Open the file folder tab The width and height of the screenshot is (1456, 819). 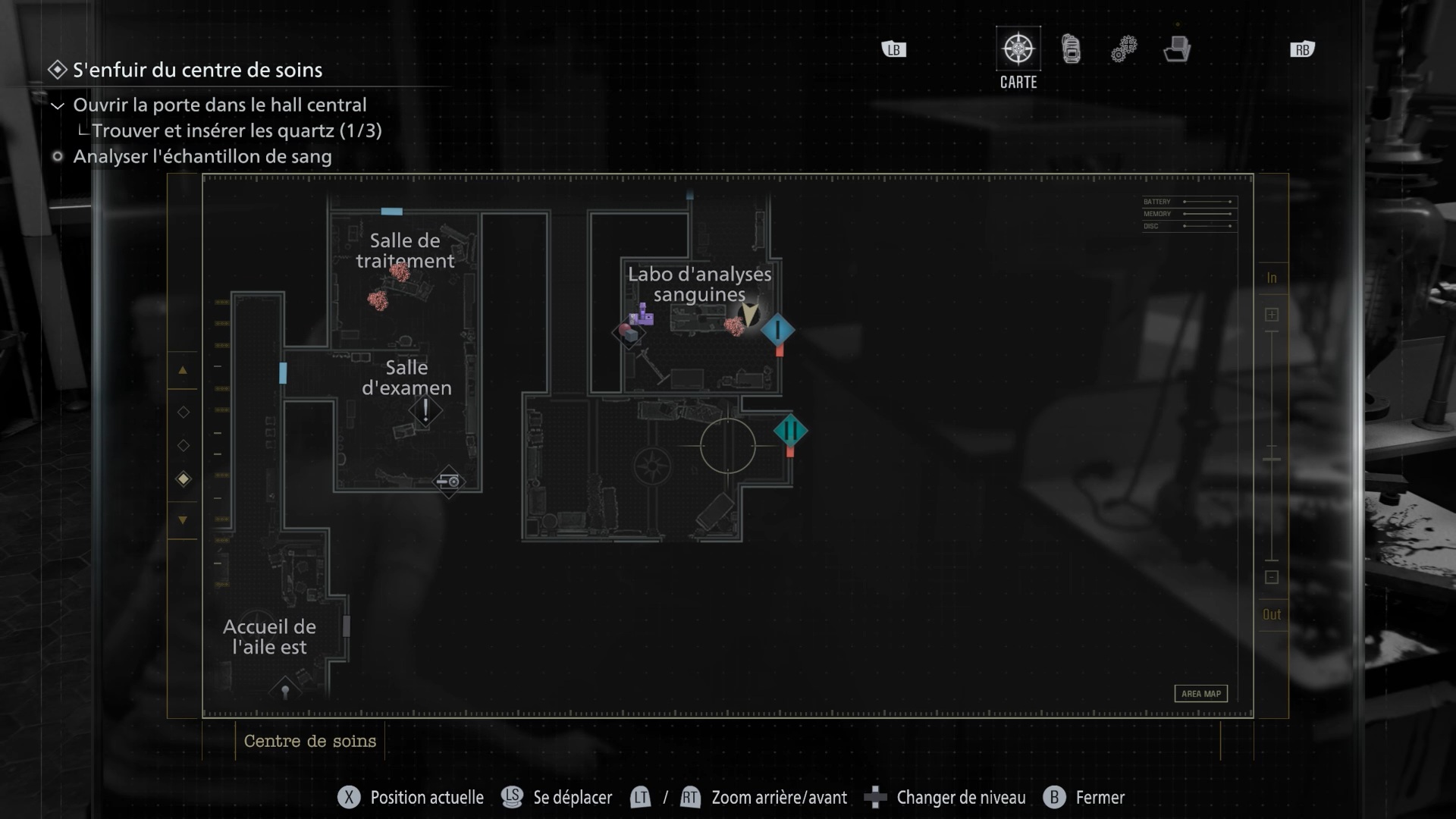[x=1176, y=49]
